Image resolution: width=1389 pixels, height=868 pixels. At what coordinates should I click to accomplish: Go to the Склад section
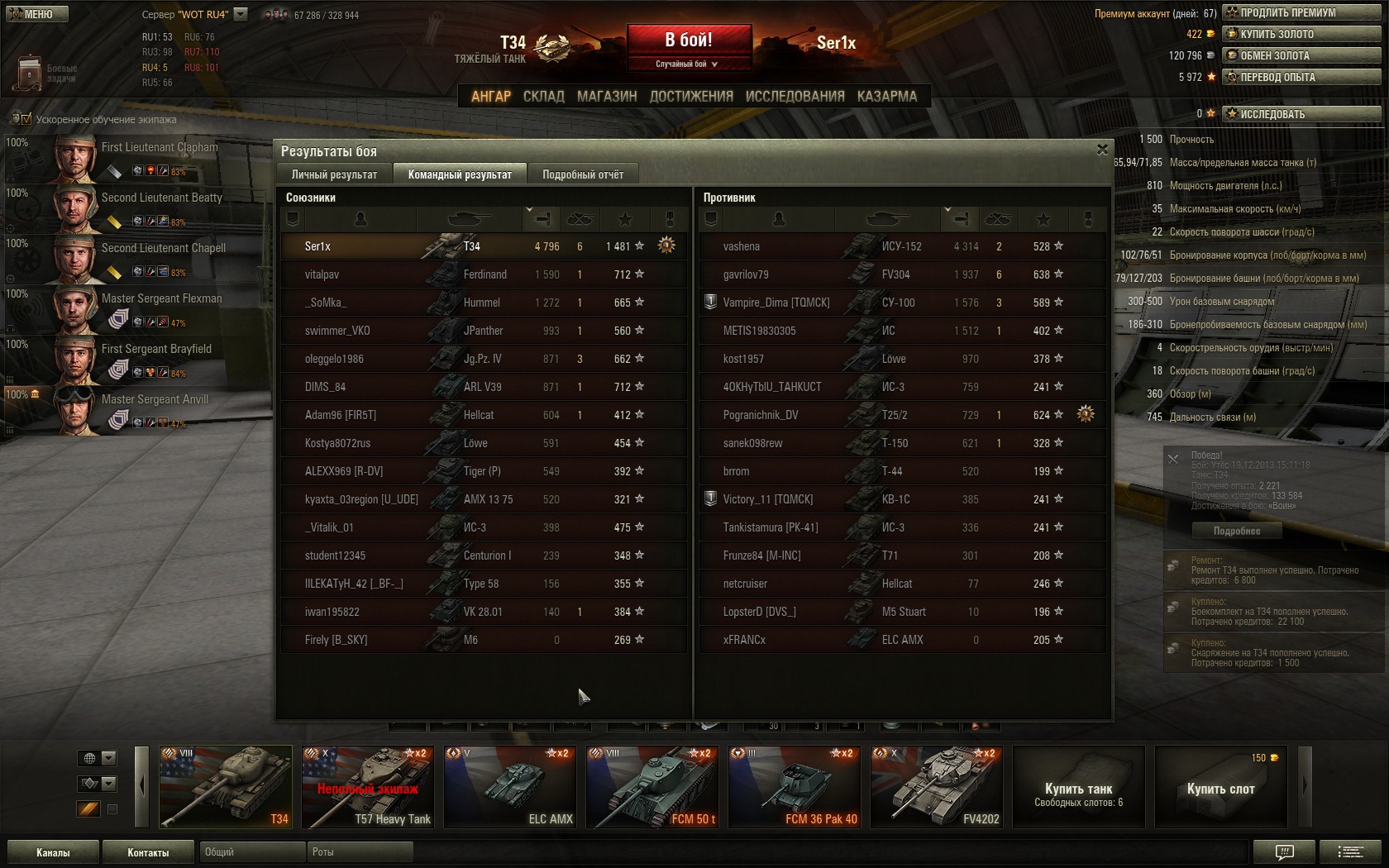click(544, 97)
